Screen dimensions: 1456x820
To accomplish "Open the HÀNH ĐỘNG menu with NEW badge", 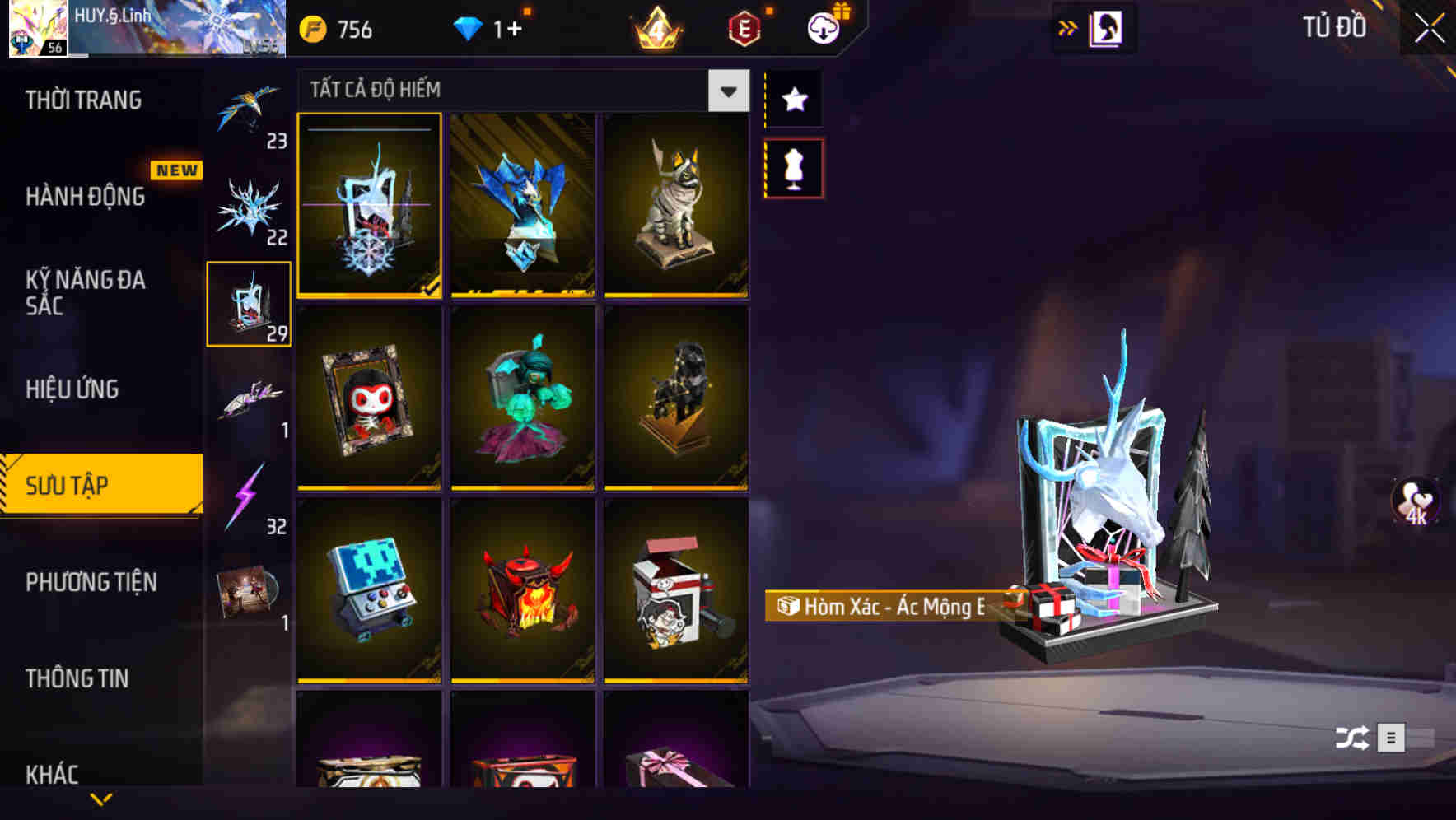I will click(x=86, y=197).
